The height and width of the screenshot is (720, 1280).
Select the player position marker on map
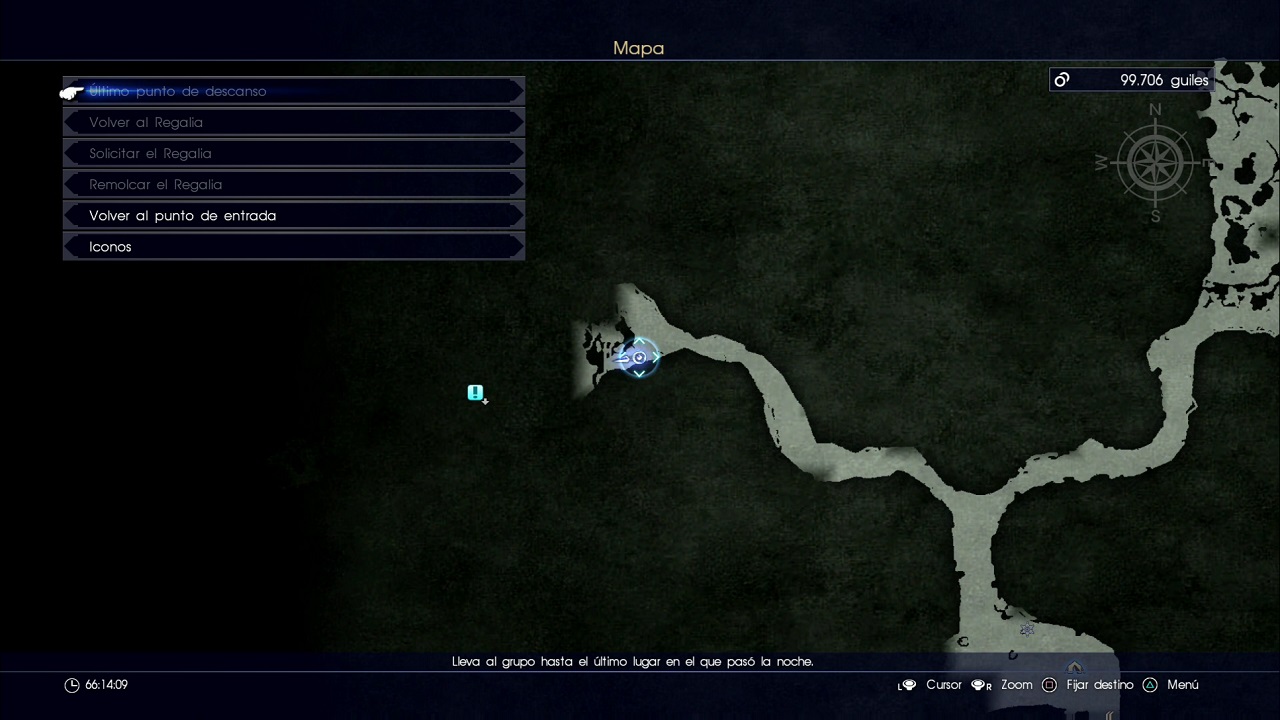tap(639, 358)
